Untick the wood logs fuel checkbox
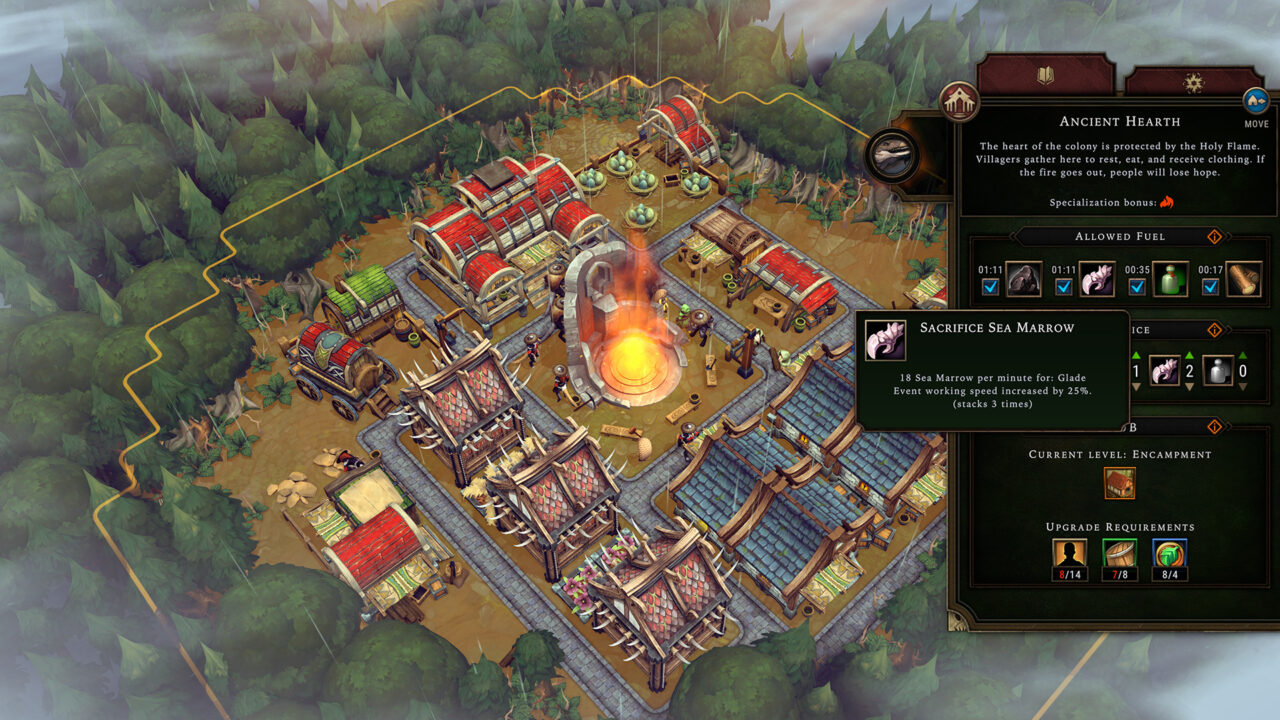1280x720 pixels. [x=1211, y=288]
